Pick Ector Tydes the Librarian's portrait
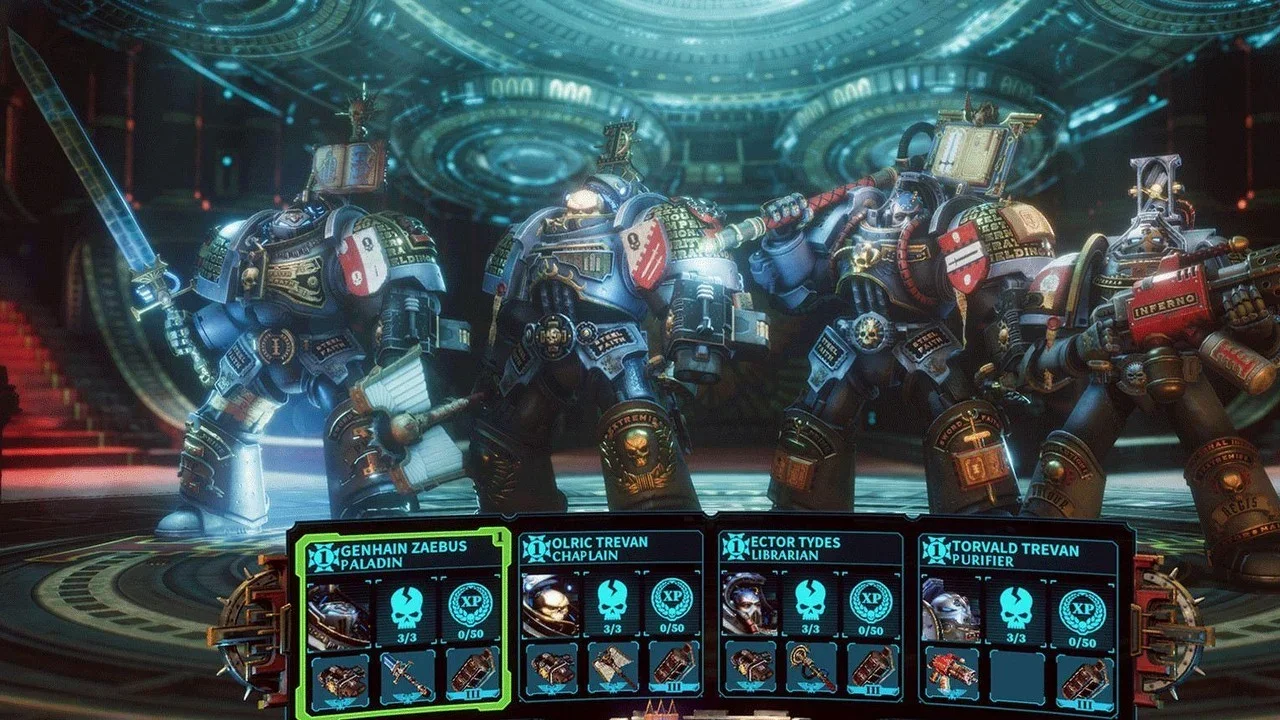 (x=749, y=606)
